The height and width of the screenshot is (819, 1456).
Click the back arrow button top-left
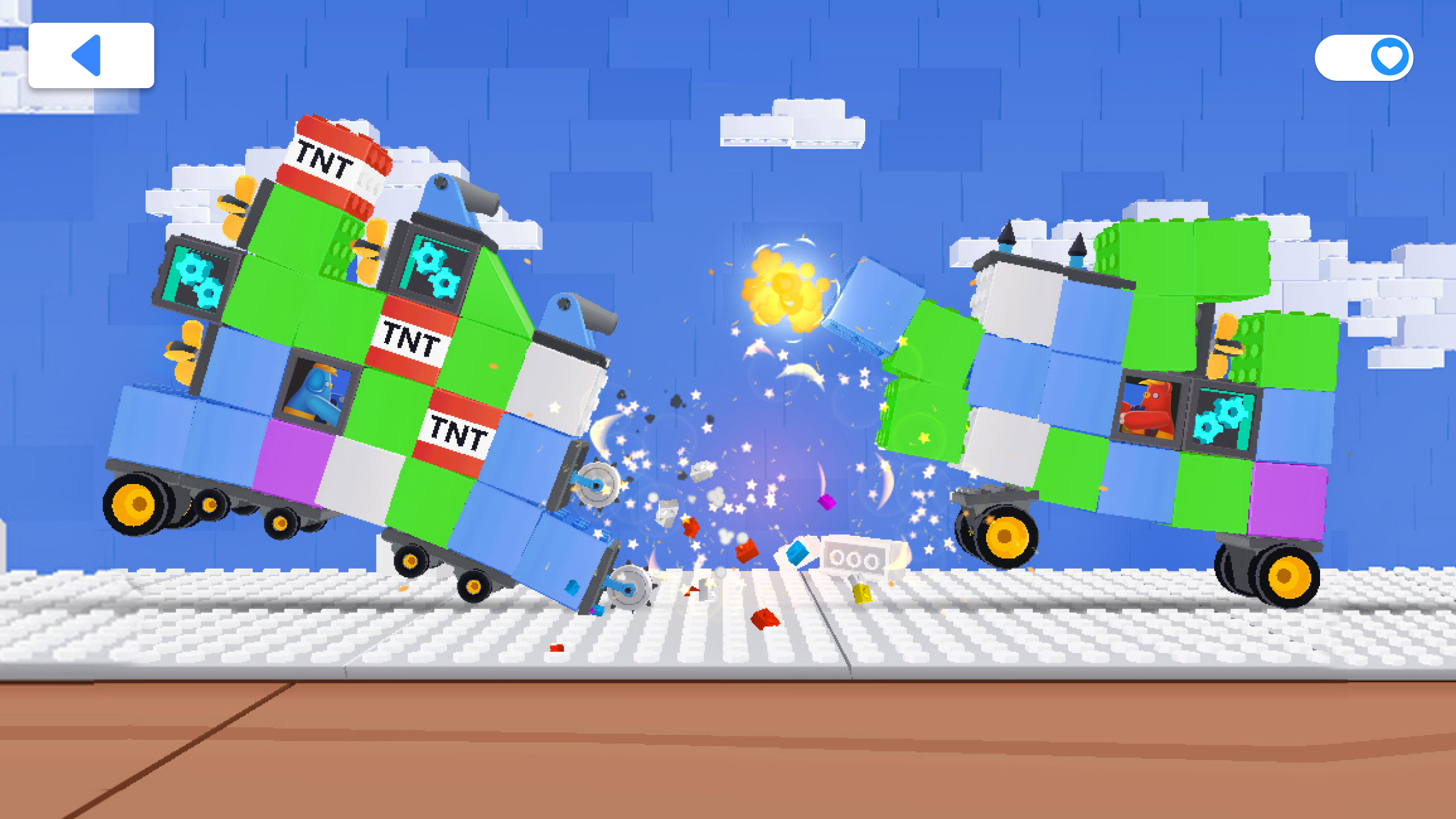pos(91,55)
